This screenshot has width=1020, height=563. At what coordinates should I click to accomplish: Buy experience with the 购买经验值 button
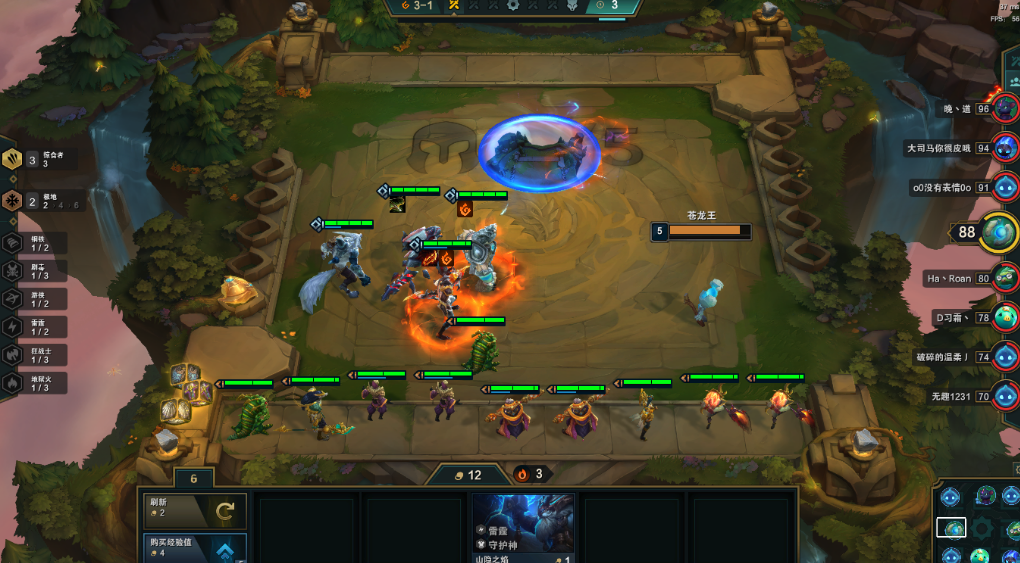tap(190, 548)
